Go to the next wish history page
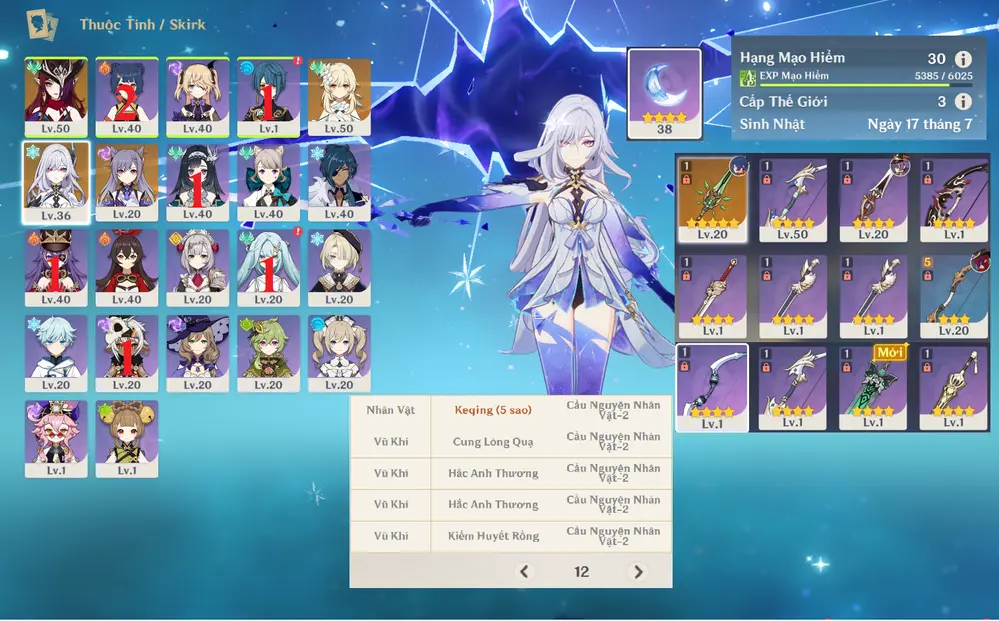 (638, 572)
